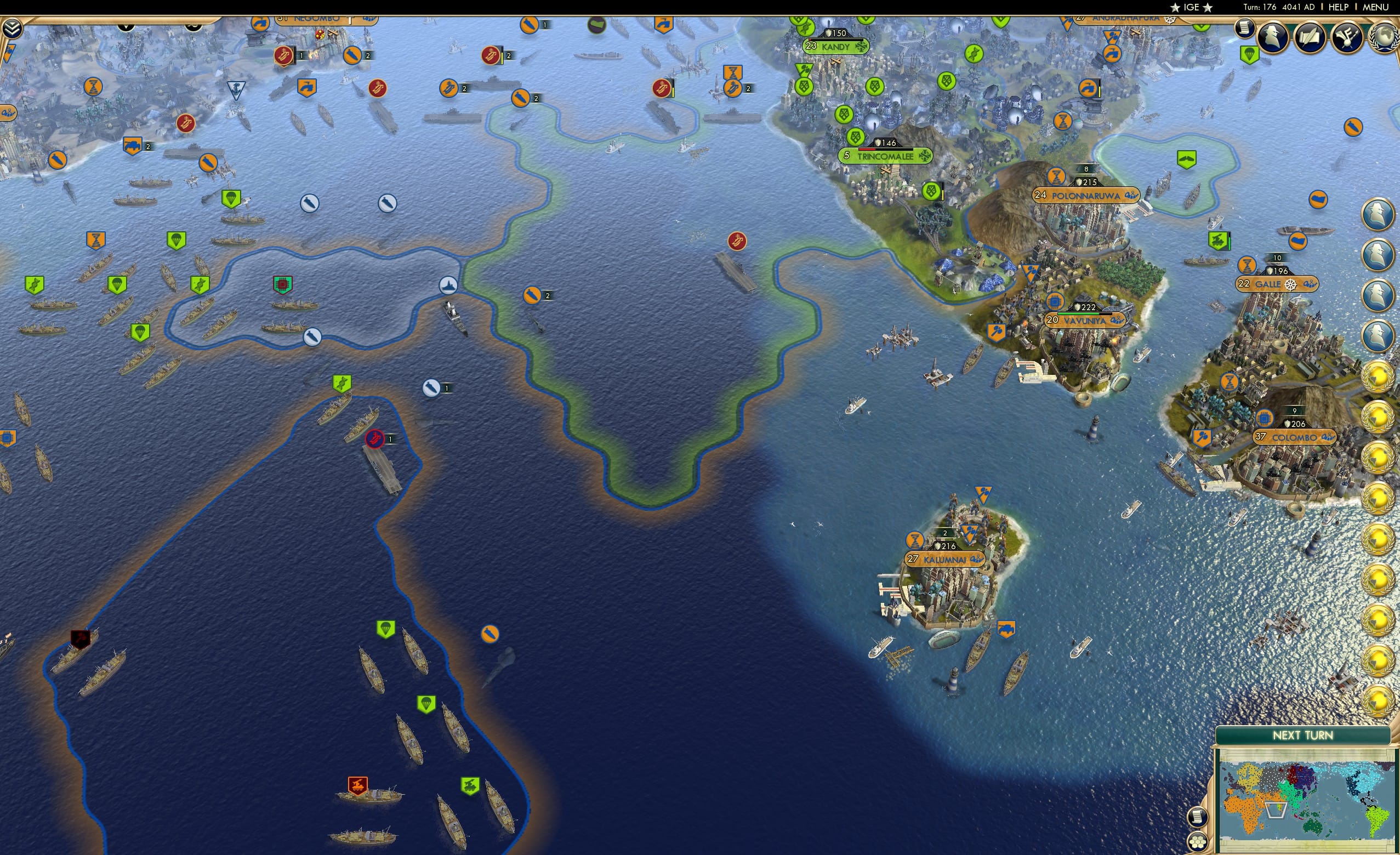Select the green paratrooper unit flag near Anuradhapura

(x=1248, y=54)
